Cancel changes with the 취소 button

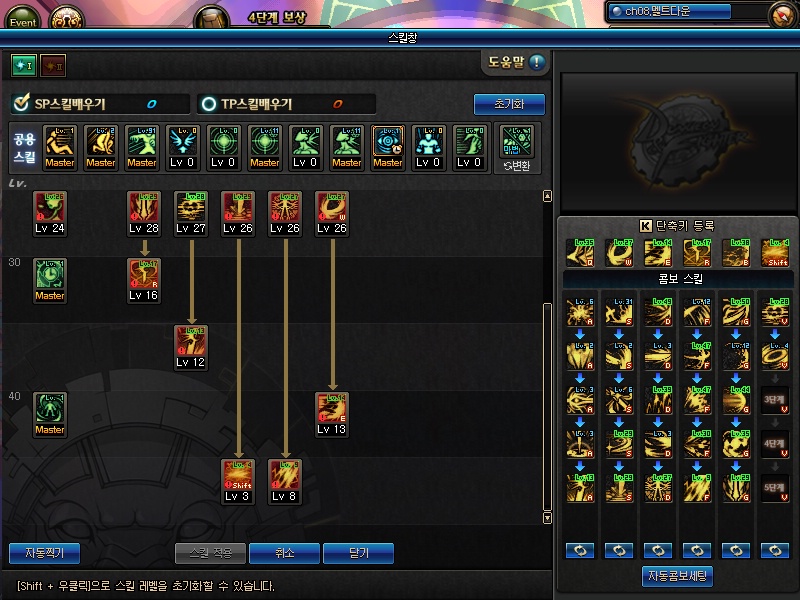(284, 553)
